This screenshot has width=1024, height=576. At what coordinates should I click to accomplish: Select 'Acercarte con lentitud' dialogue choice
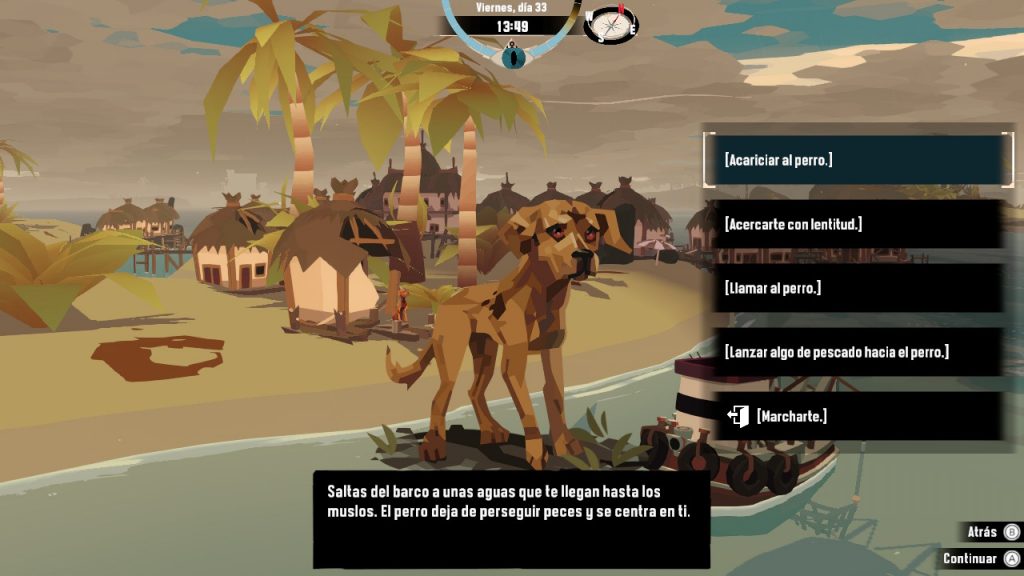[857, 224]
